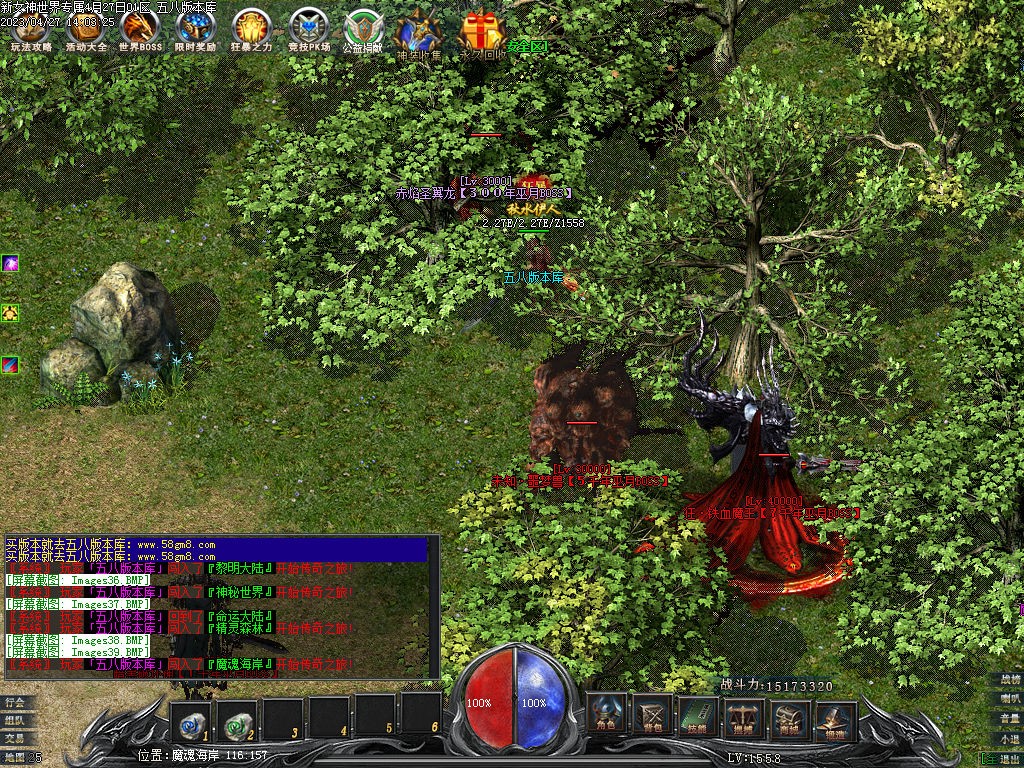Open the 世界BOSS menu
The height and width of the screenshot is (768, 1024).
point(140,30)
